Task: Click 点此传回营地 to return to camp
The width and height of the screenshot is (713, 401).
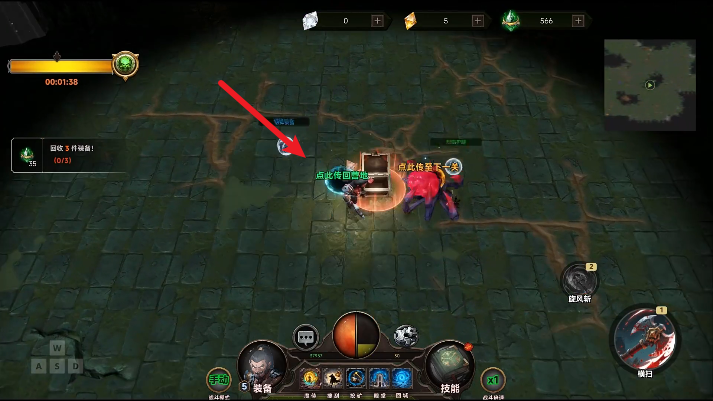Action: tap(342, 175)
